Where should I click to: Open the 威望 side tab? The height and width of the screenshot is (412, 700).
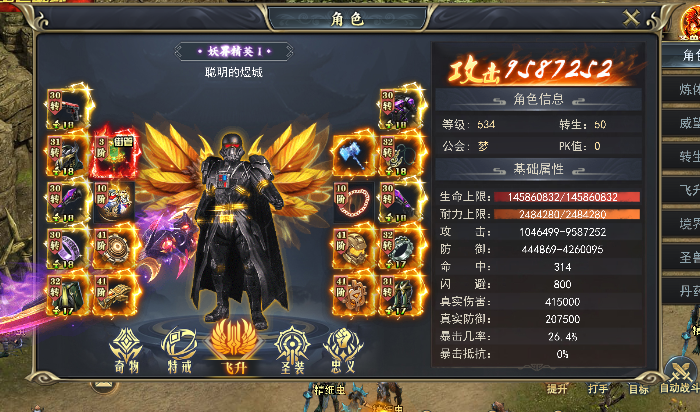click(x=686, y=124)
